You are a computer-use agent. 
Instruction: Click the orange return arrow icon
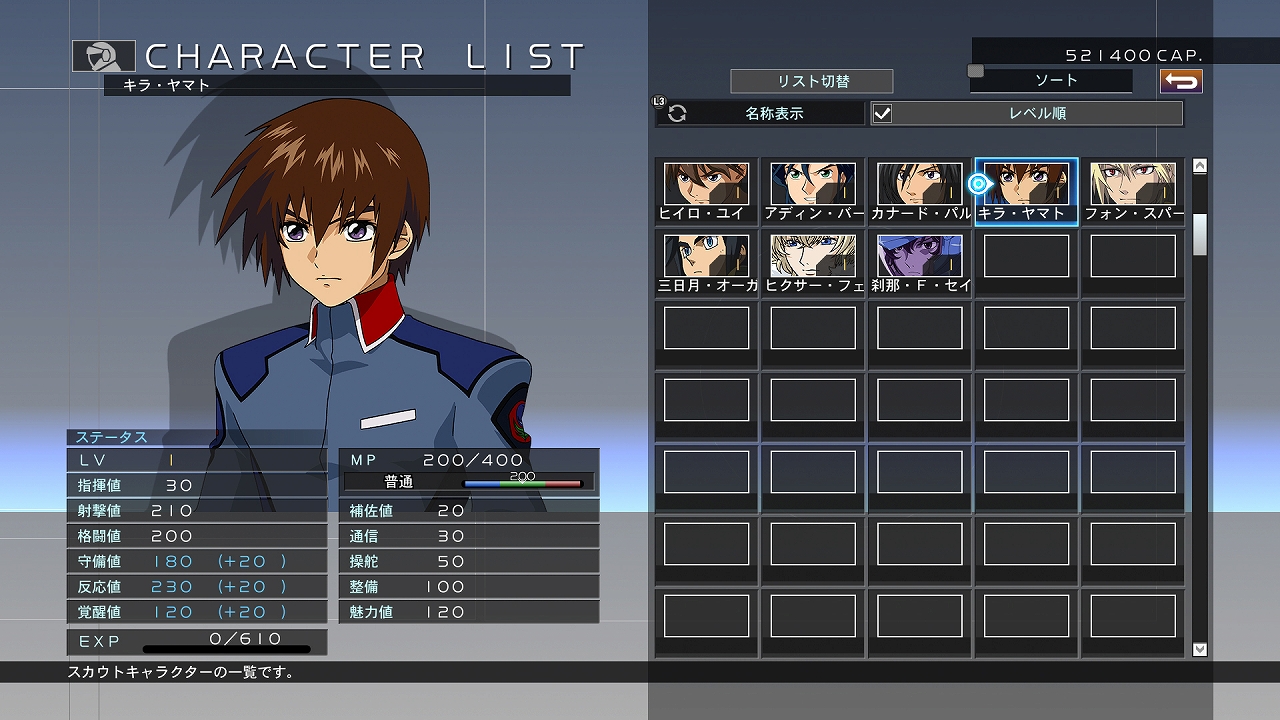pyautogui.click(x=1180, y=81)
